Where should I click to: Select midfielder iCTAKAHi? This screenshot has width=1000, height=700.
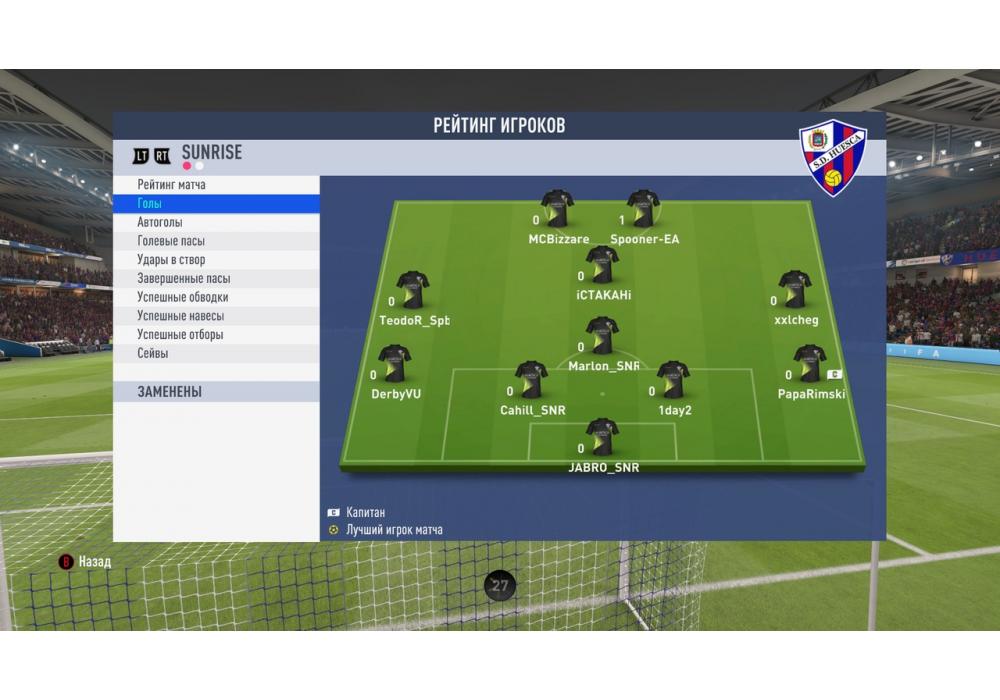(602, 265)
